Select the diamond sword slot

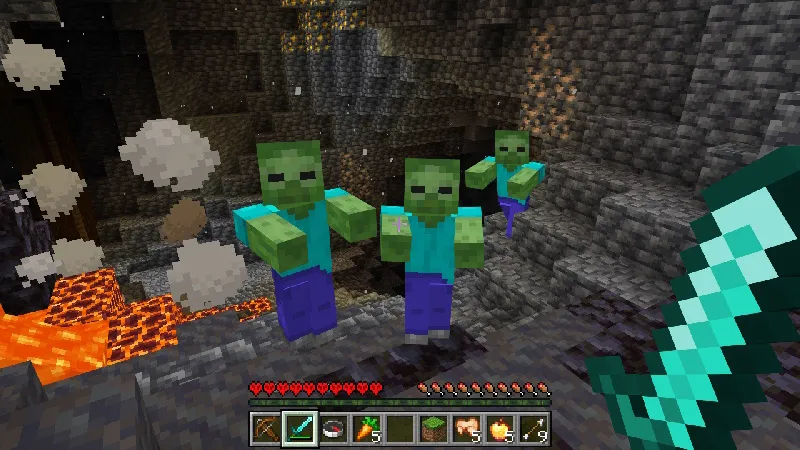(299, 428)
